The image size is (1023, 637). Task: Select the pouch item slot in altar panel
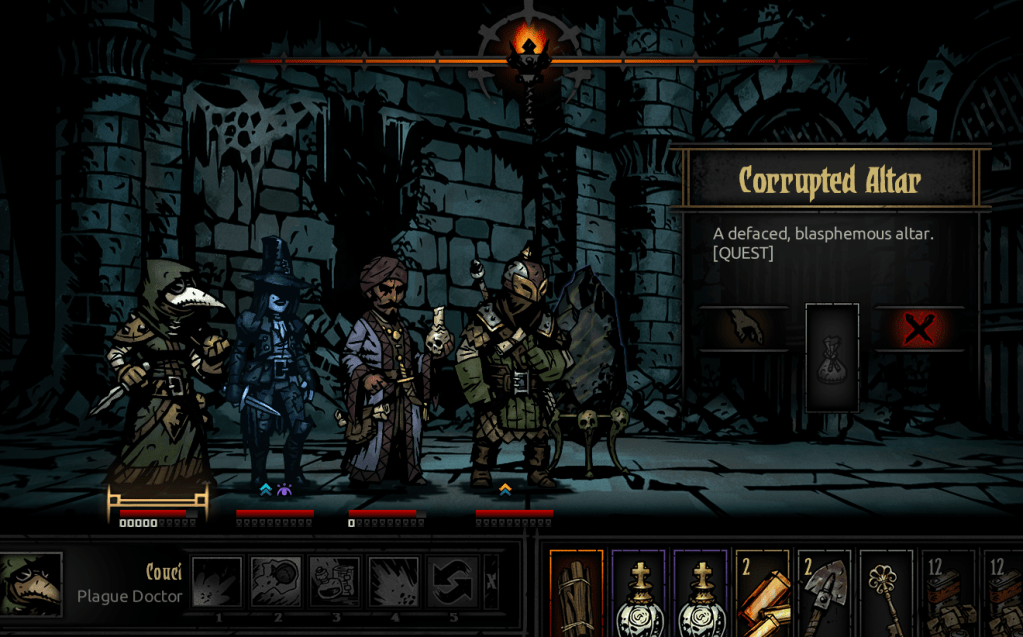pyautogui.click(x=832, y=357)
